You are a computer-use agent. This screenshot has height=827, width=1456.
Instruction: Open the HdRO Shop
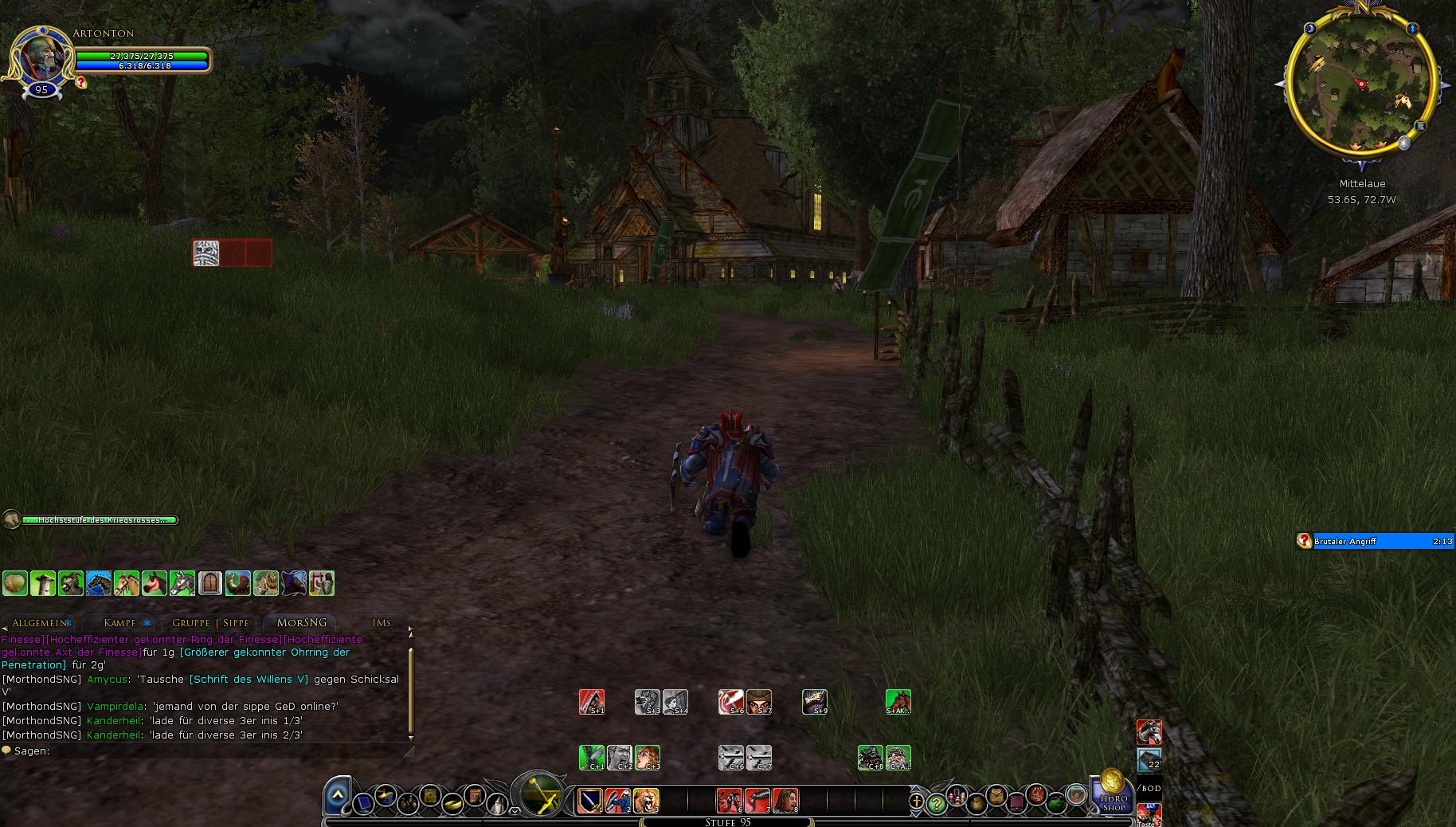tap(1113, 794)
